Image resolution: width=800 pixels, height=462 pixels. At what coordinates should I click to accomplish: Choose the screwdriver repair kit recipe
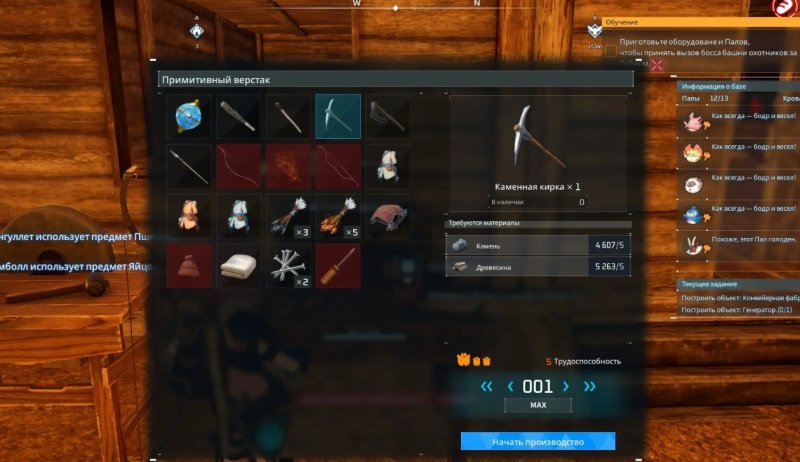[338, 266]
